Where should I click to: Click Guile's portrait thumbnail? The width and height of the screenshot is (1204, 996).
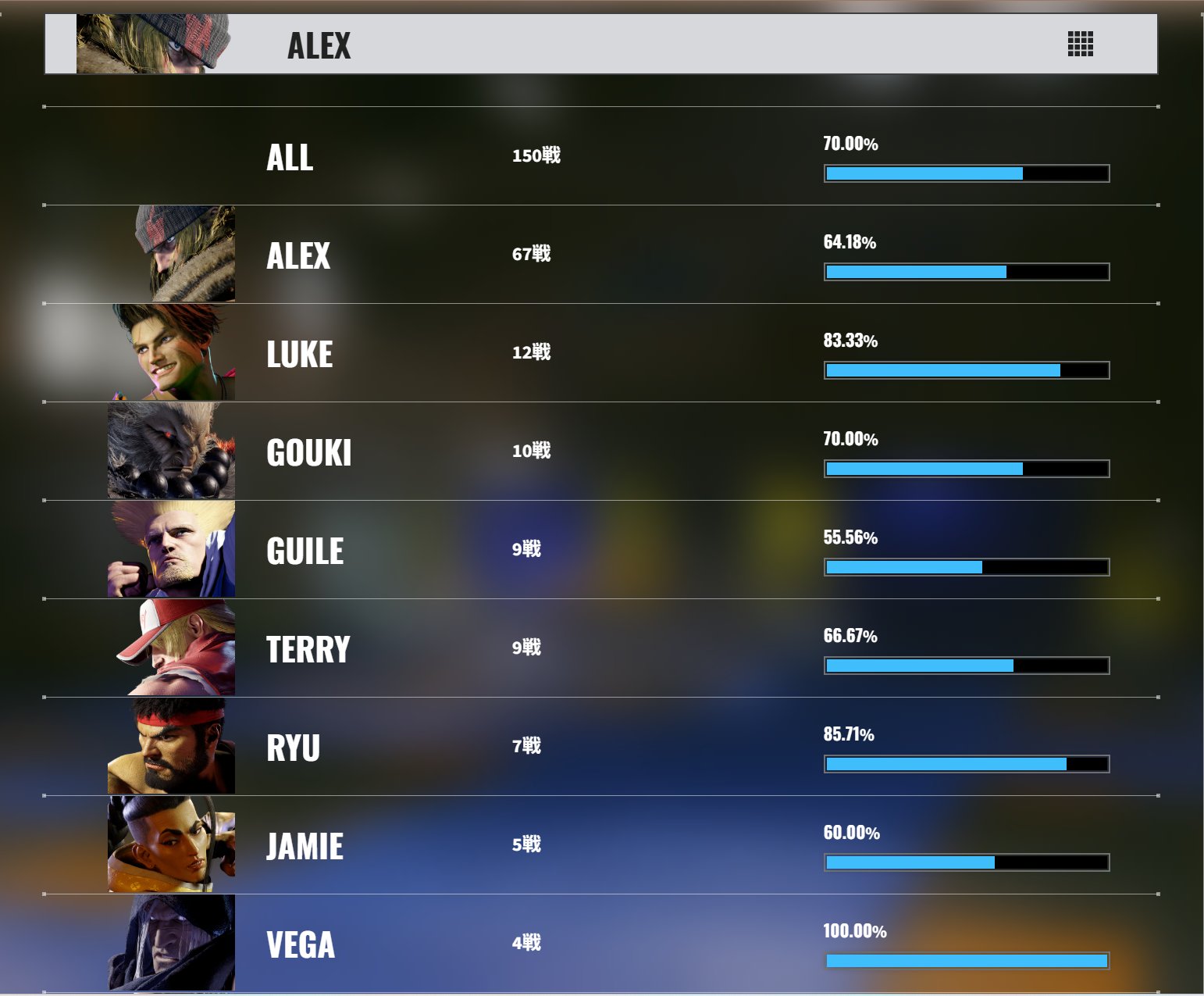point(172,550)
